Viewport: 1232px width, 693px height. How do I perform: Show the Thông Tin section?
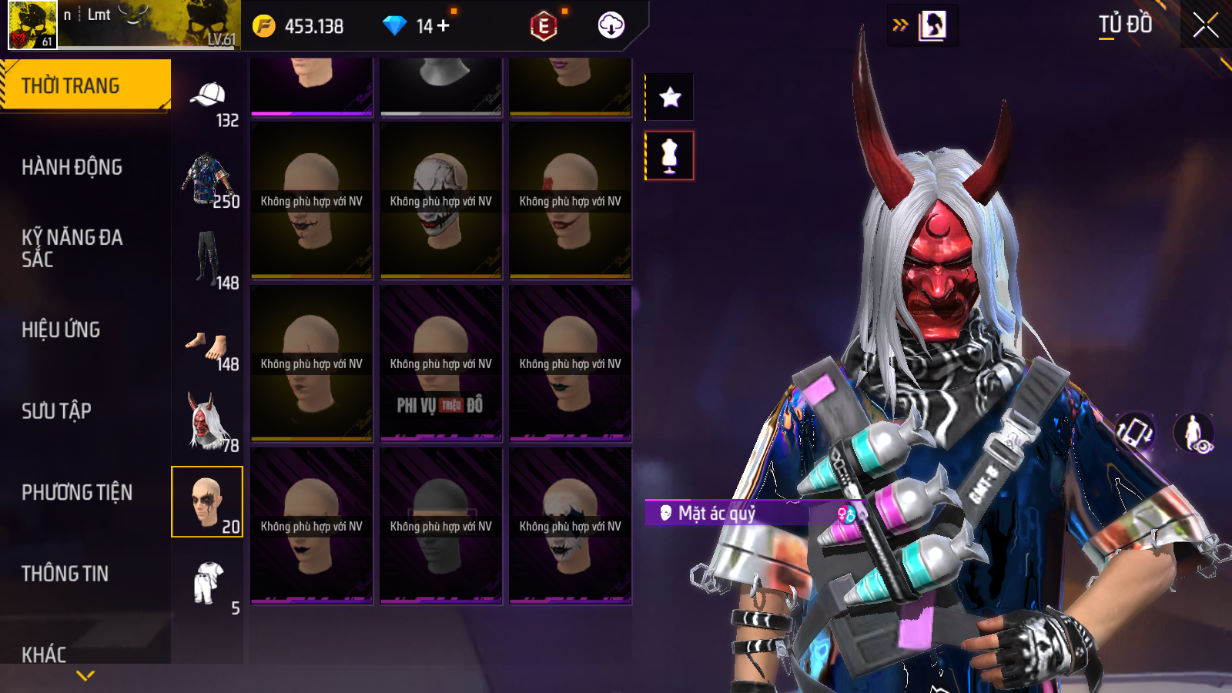(65, 573)
